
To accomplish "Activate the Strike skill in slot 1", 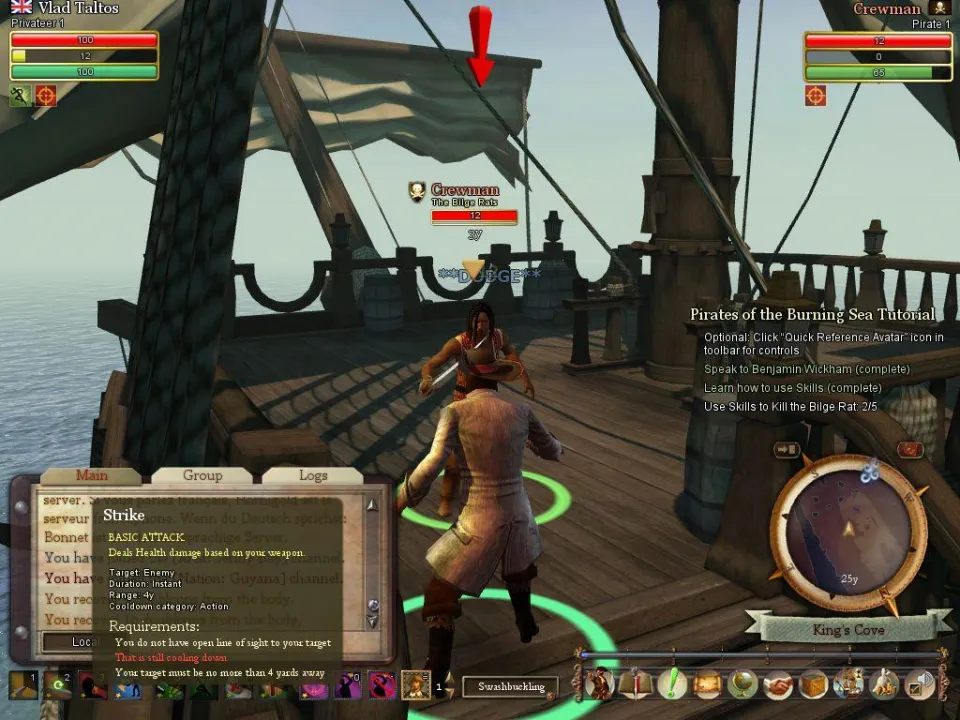I will pyautogui.click(x=23, y=685).
